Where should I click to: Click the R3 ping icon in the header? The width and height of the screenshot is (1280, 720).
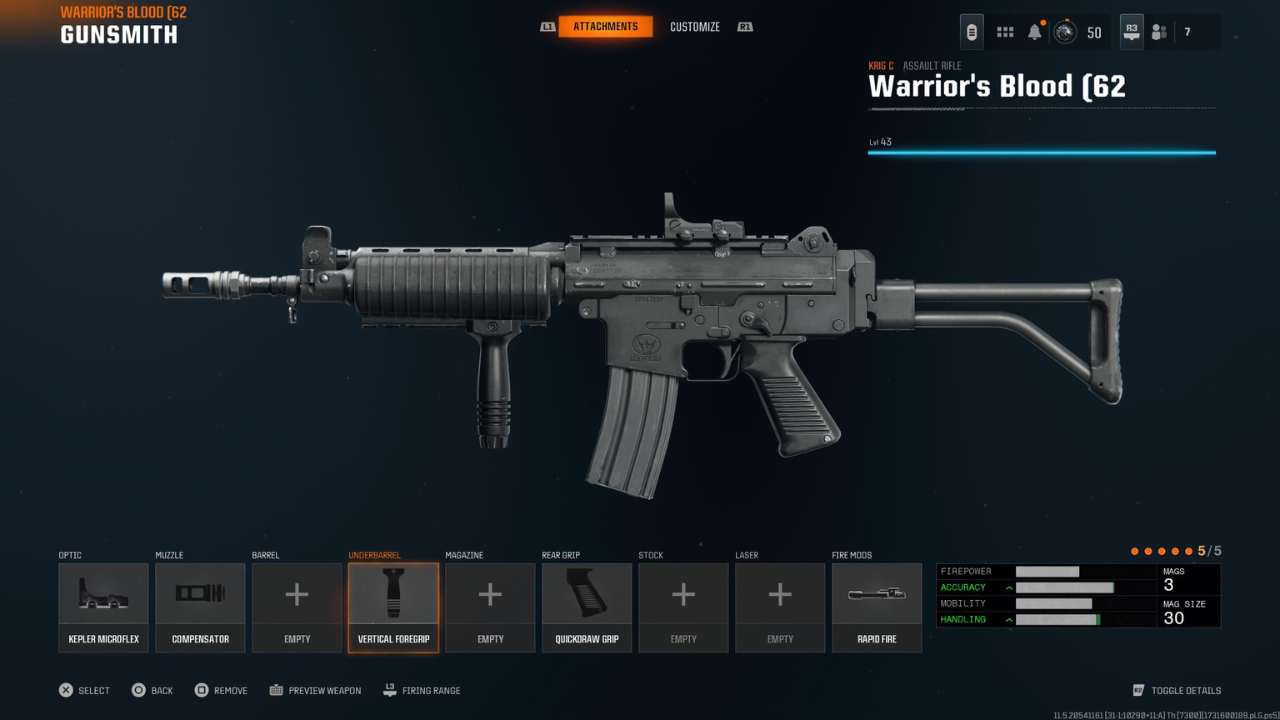coord(1131,31)
